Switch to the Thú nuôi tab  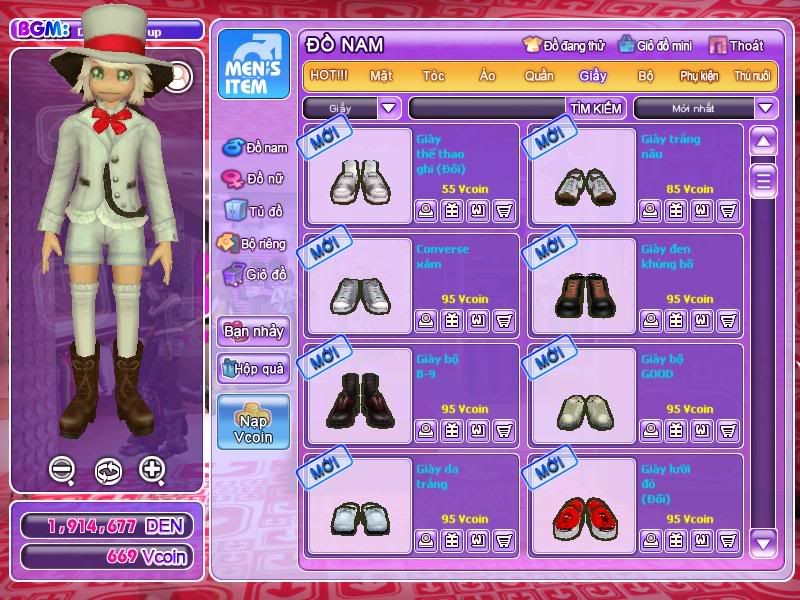click(x=752, y=75)
